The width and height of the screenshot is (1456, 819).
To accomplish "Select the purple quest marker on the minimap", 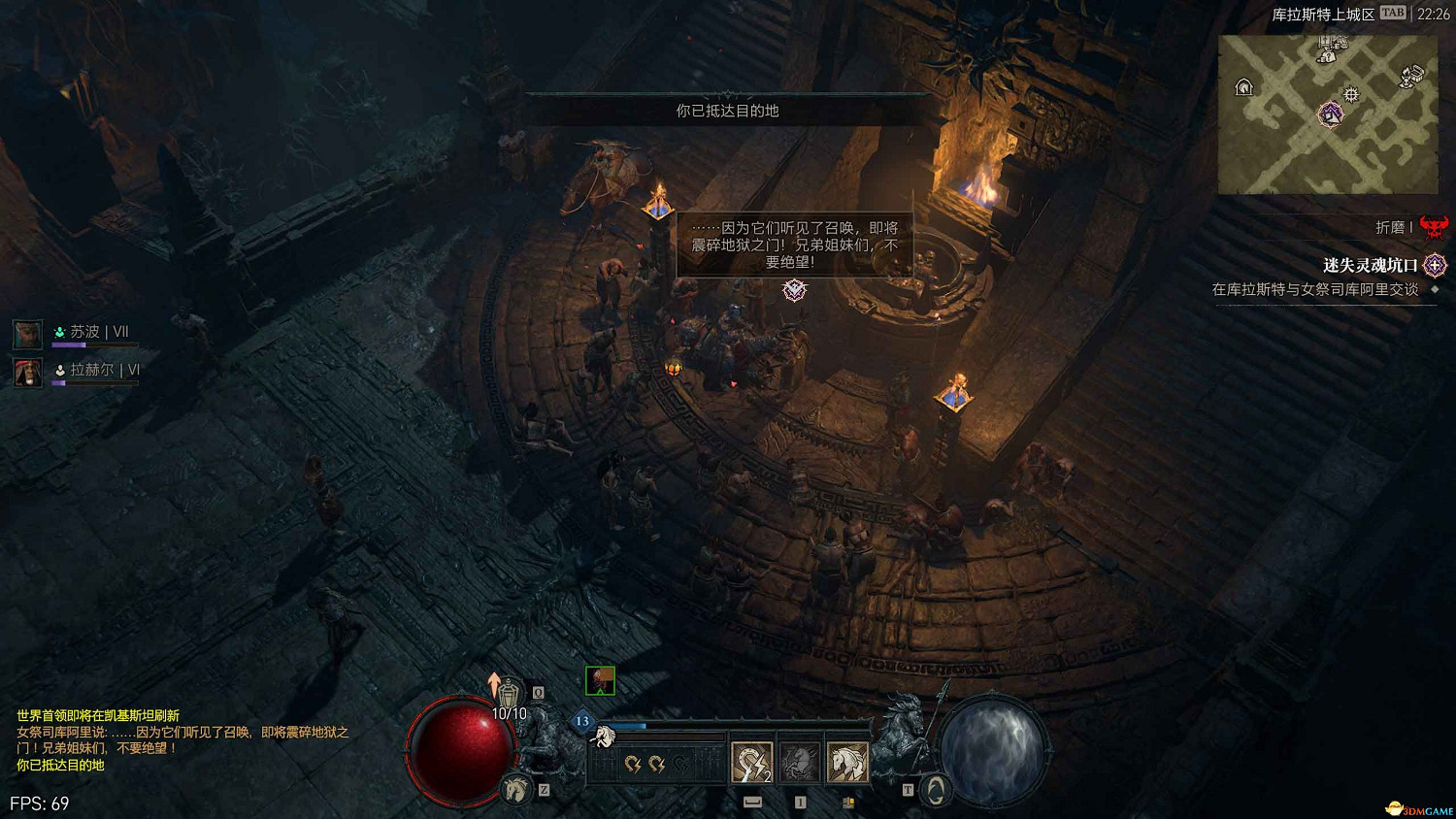I will tap(1330, 115).
